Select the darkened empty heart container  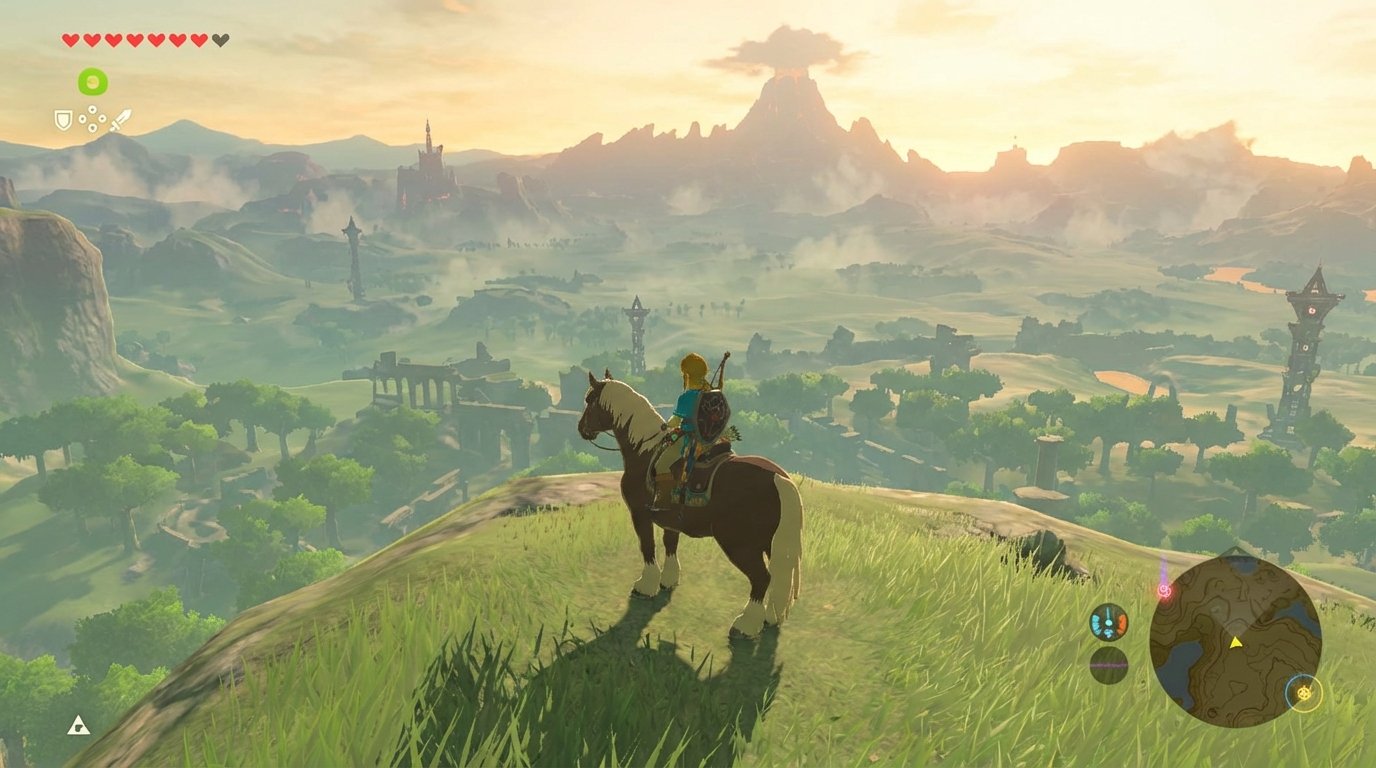click(x=220, y=40)
